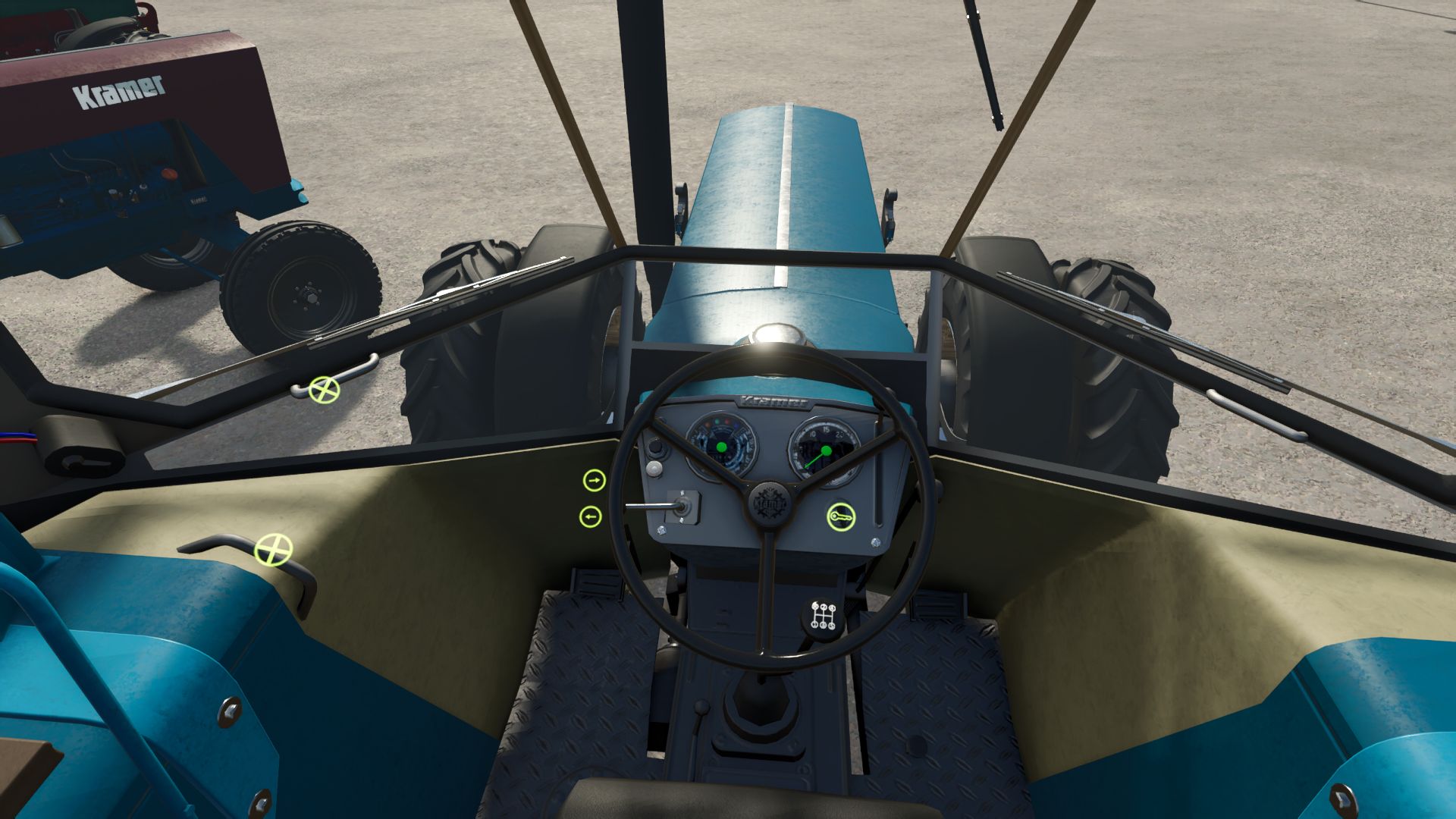Click the green indicator dot on the tachometer
This screenshot has width=1456, height=819.
pyautogui.click(x=721, y=447)
